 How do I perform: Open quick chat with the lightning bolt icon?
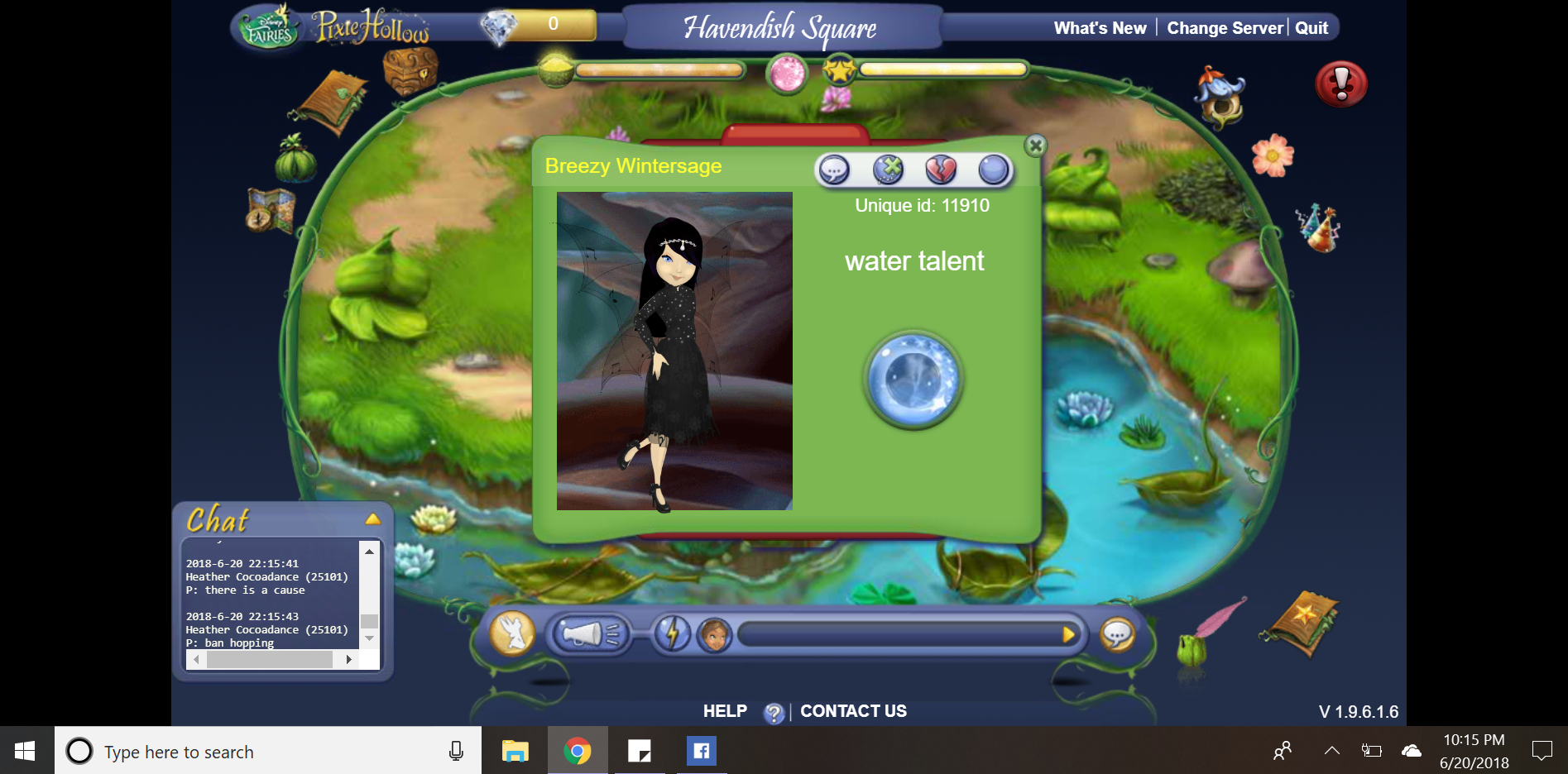tap(673, 633)
